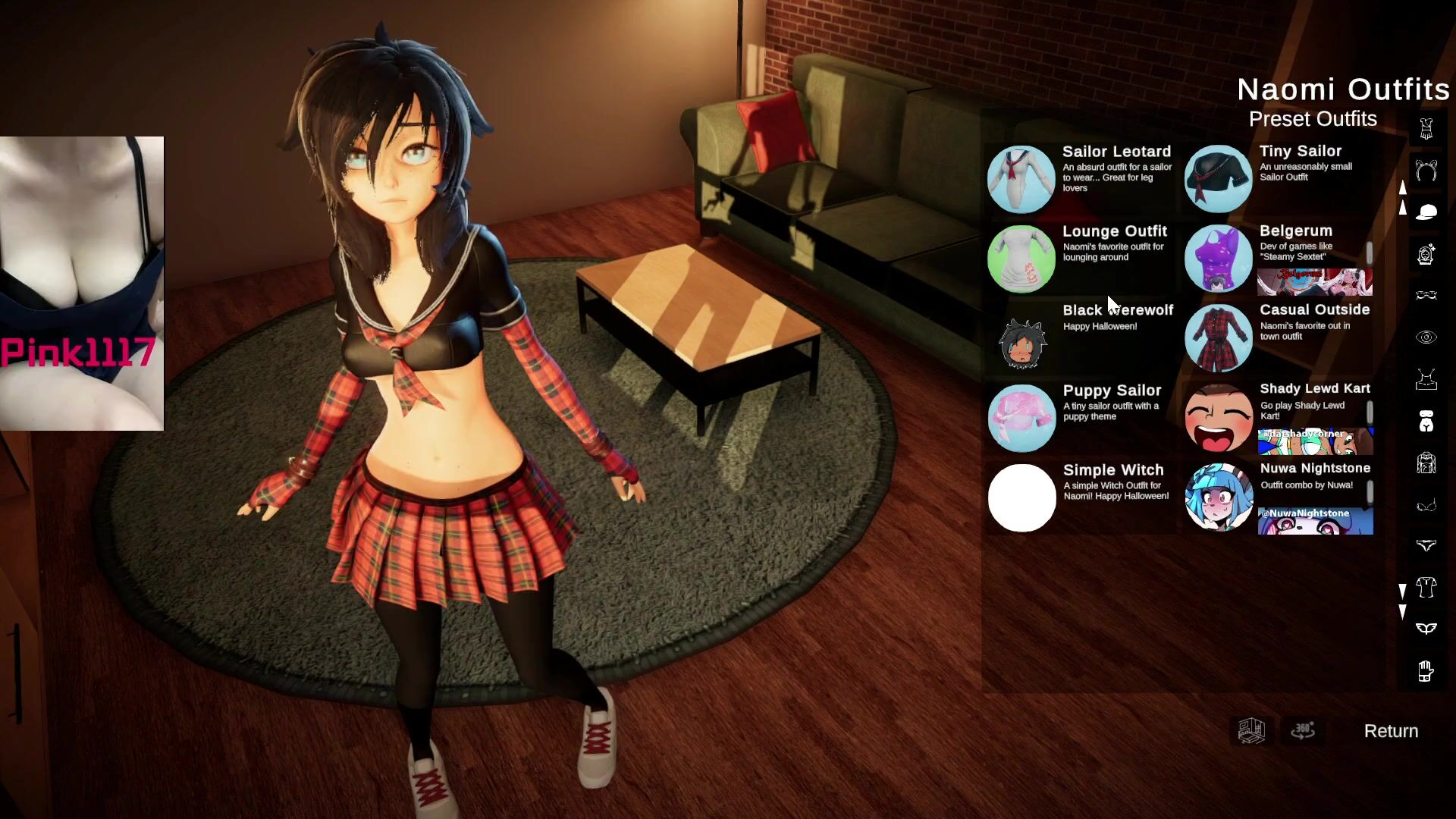This screenshot has width=1456, height=819.
Task: Switch to the cap hat category
Action: tap(1426, 212)
